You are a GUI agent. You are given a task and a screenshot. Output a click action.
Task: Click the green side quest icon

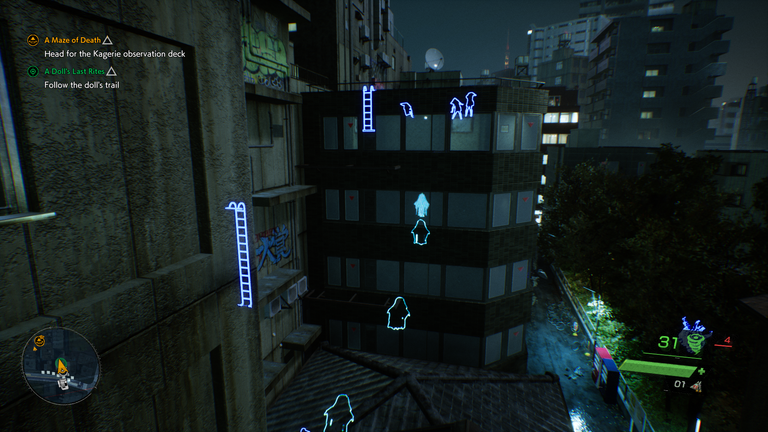point(33,72)
